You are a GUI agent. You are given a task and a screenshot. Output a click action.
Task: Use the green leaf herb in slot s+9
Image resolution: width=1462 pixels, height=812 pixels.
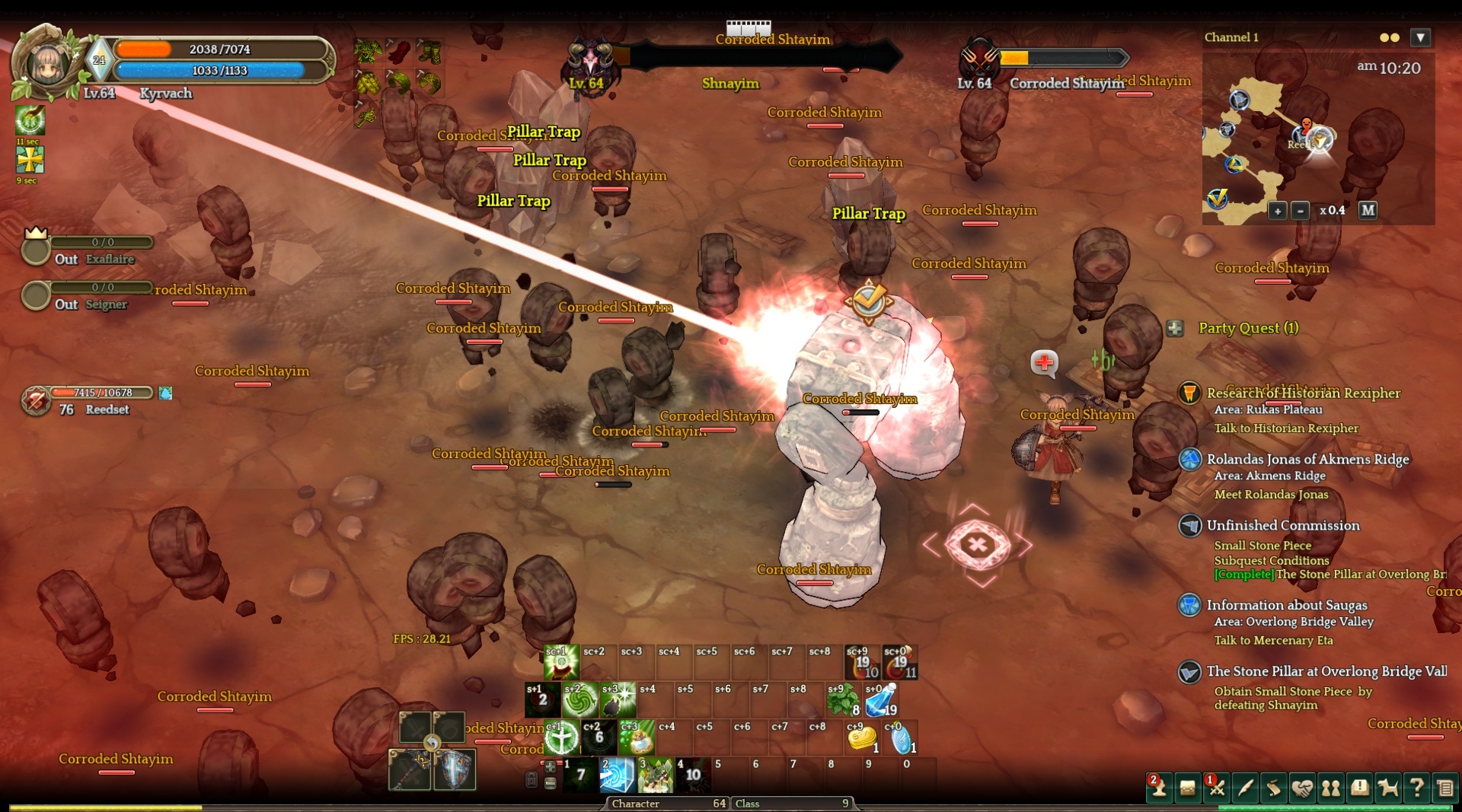tap(843, 701)
